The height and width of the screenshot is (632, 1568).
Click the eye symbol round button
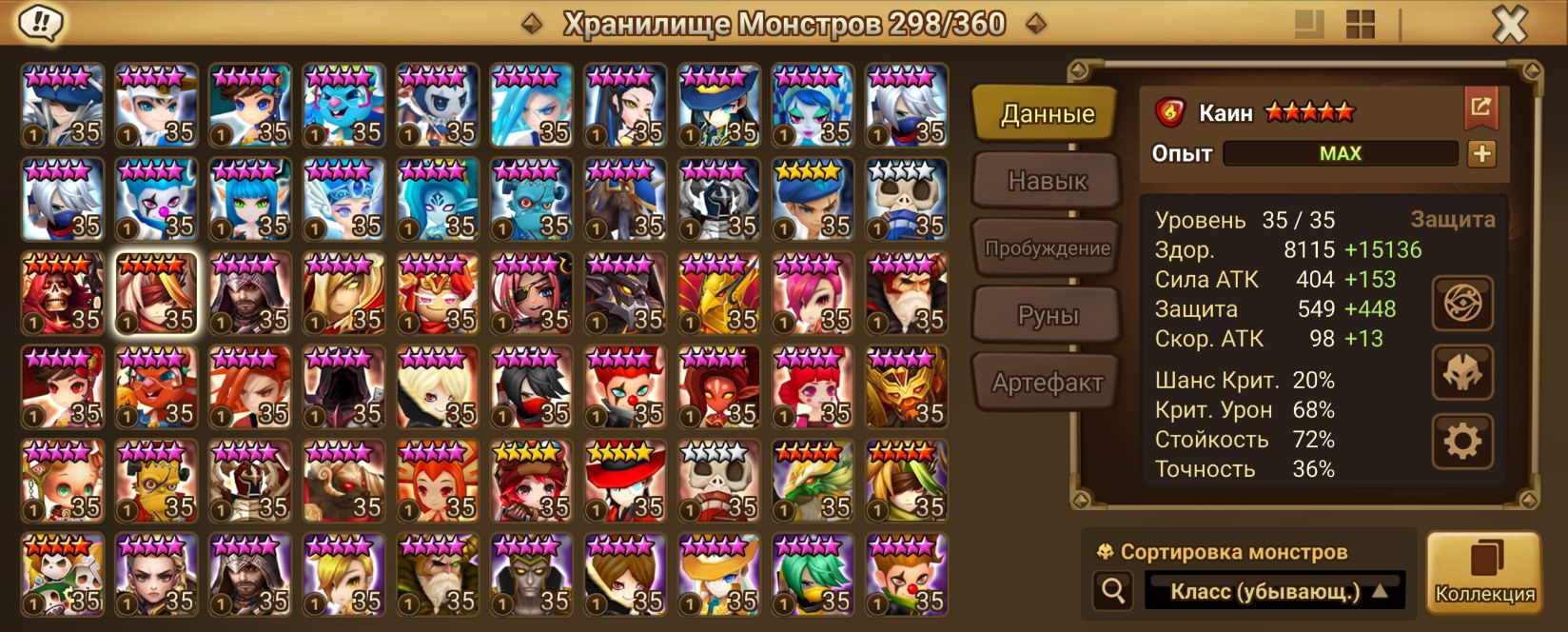coord(1462,304)
